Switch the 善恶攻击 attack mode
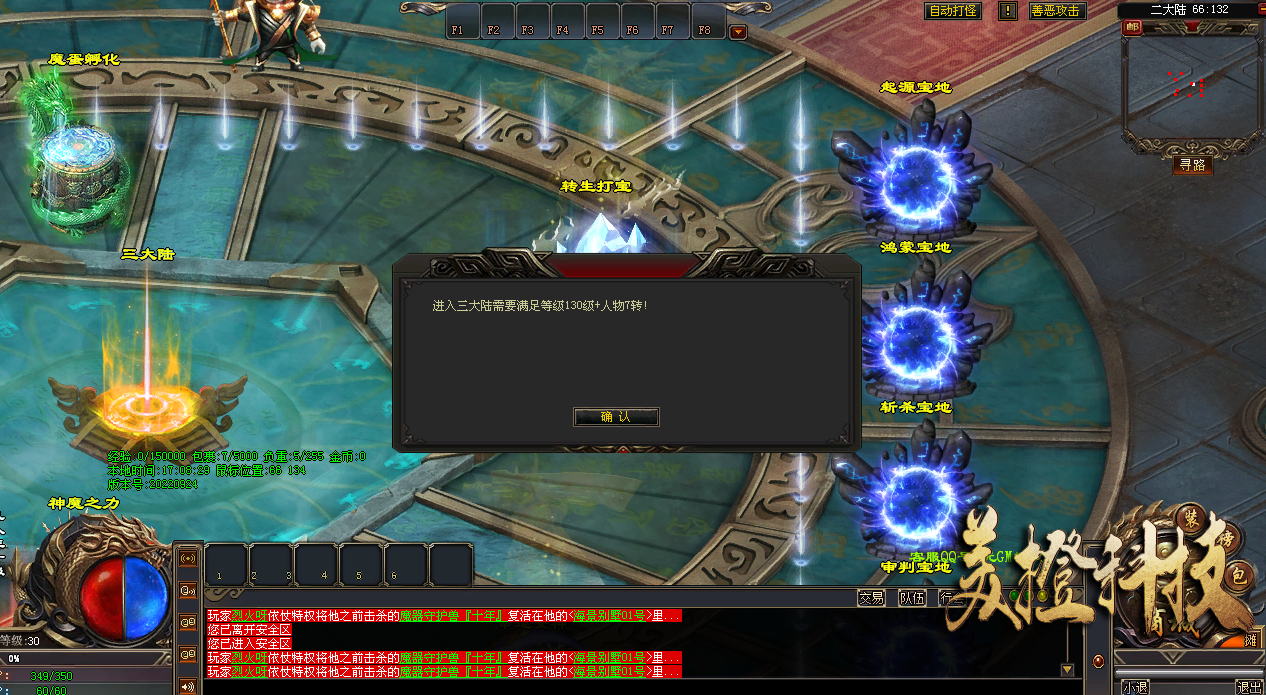The image size is (1266, 695). point(1057,11)
